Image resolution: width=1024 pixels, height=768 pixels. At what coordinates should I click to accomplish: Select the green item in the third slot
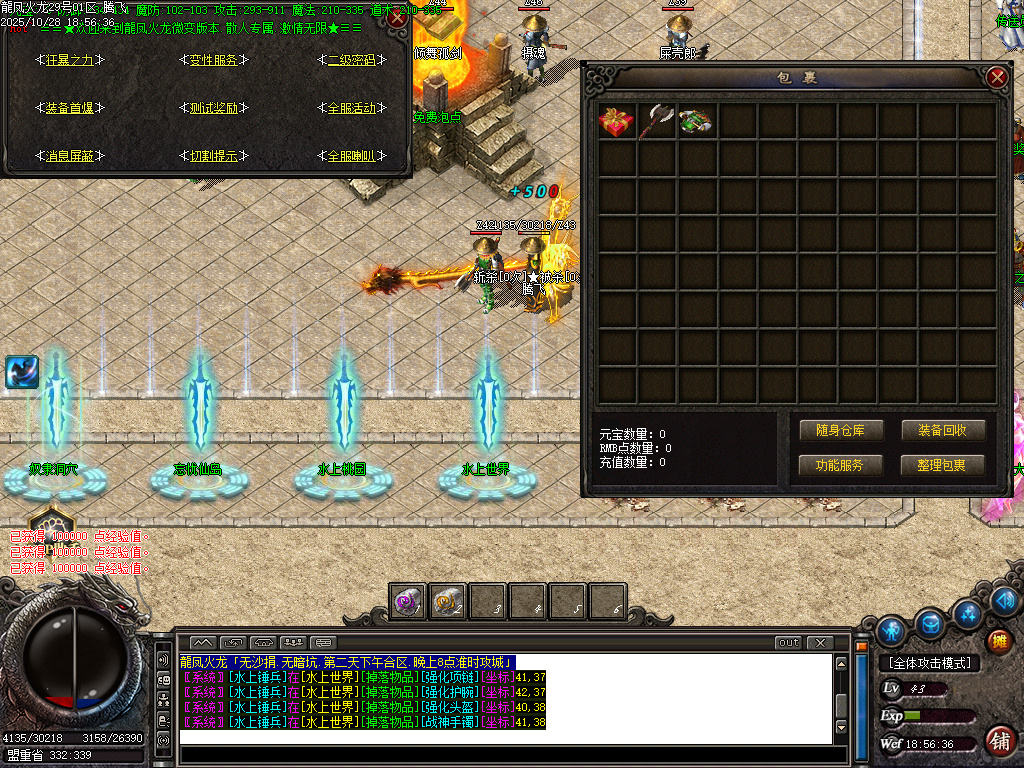[x=697, y=122]
